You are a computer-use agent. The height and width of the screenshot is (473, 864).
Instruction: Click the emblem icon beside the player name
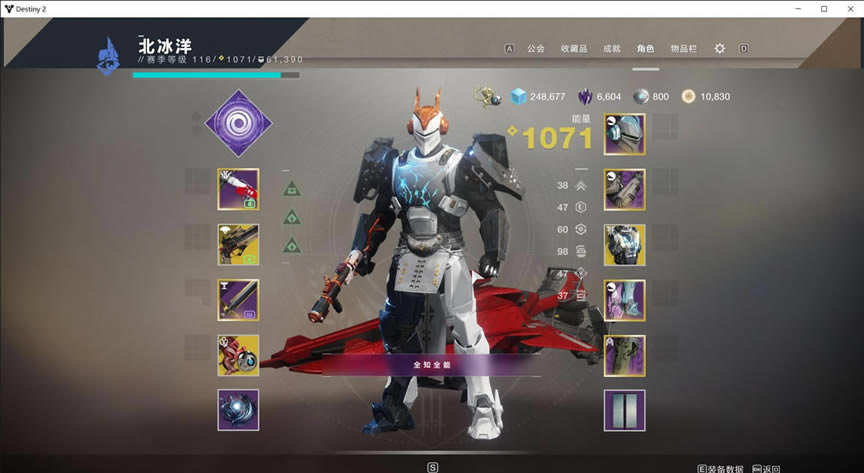[108, 54]
